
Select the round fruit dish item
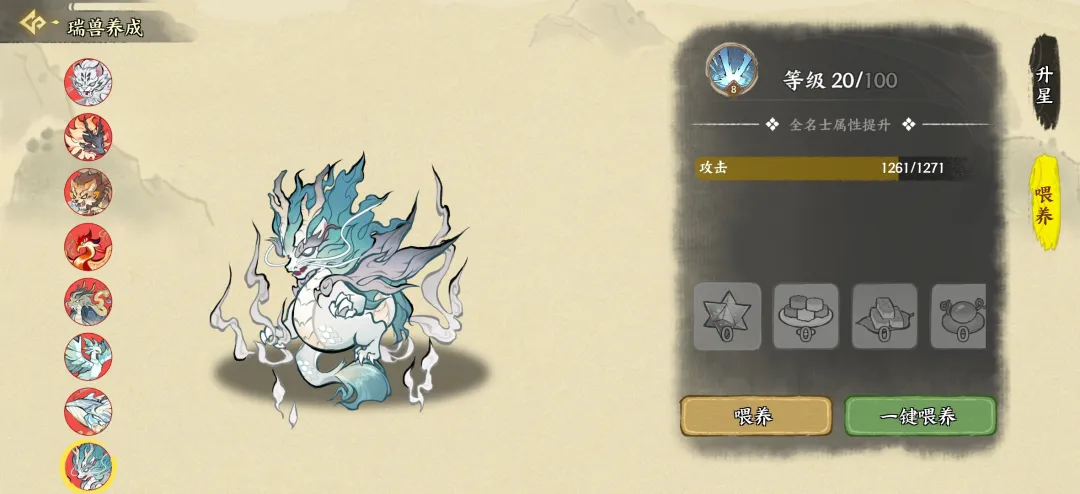958,316
